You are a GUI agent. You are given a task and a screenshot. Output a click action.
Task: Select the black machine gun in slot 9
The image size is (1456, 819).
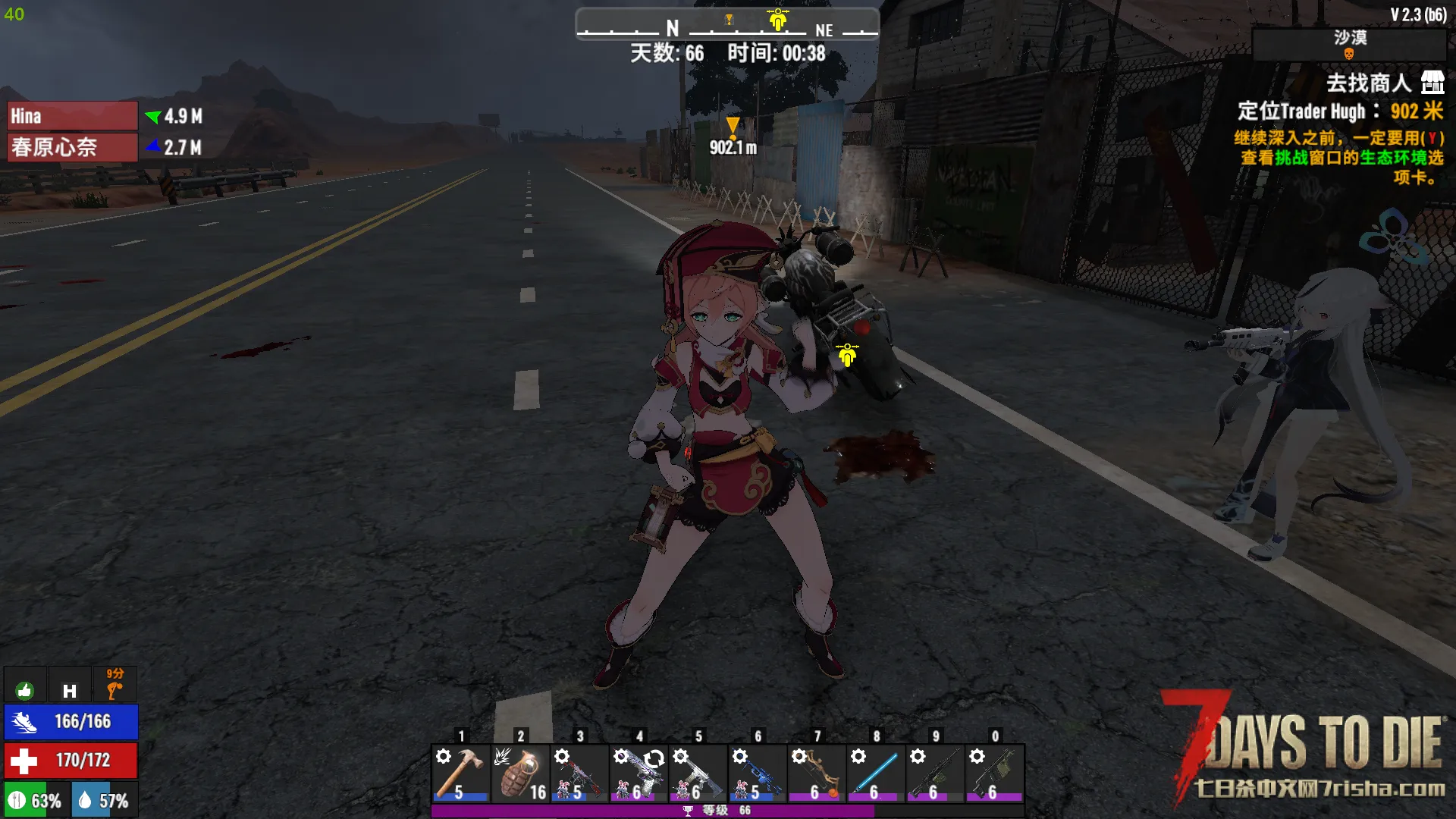click(x=935, y=773)
